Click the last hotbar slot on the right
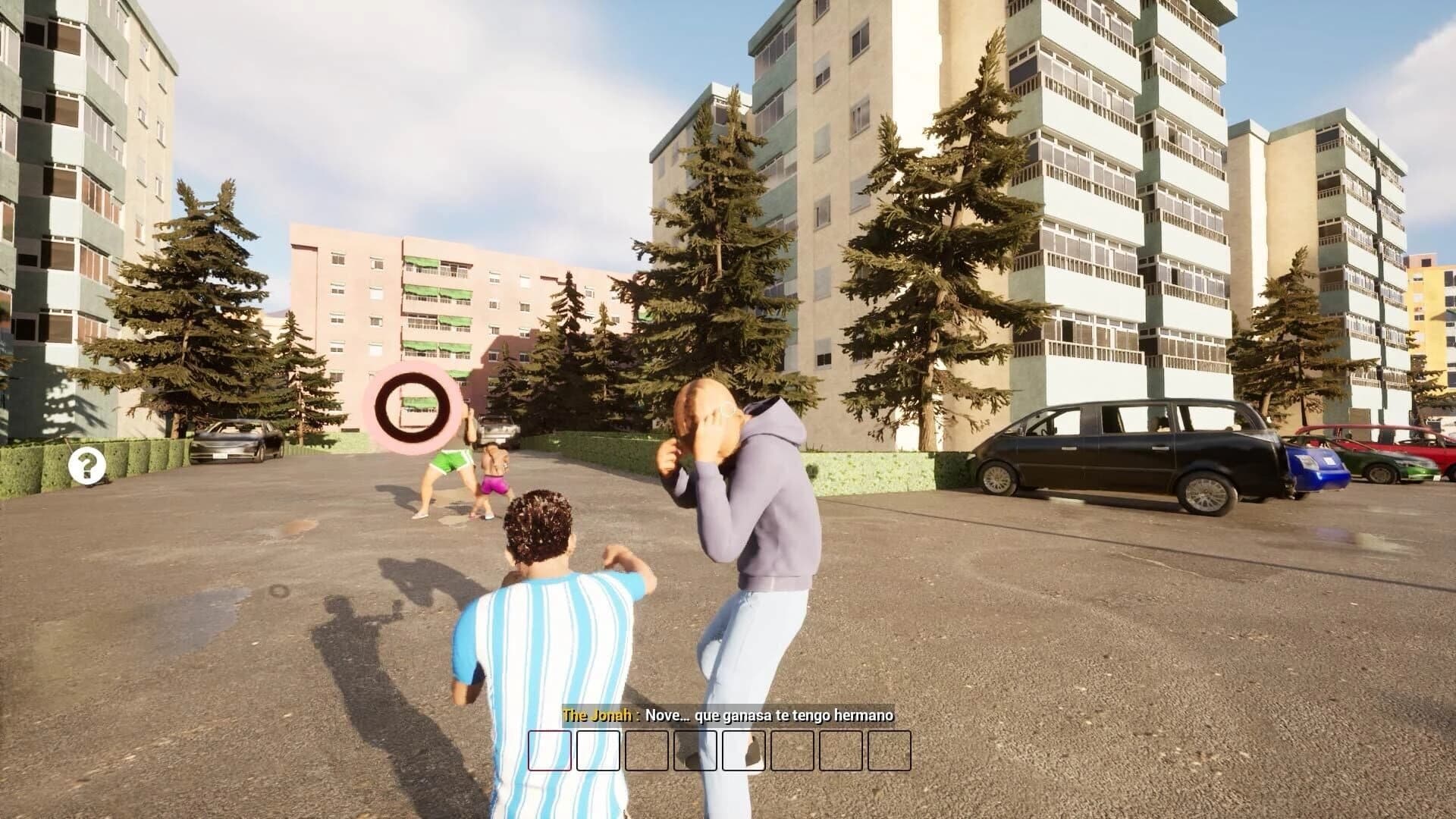Screen dimensions: 1456x819 [x=890, y=751]
